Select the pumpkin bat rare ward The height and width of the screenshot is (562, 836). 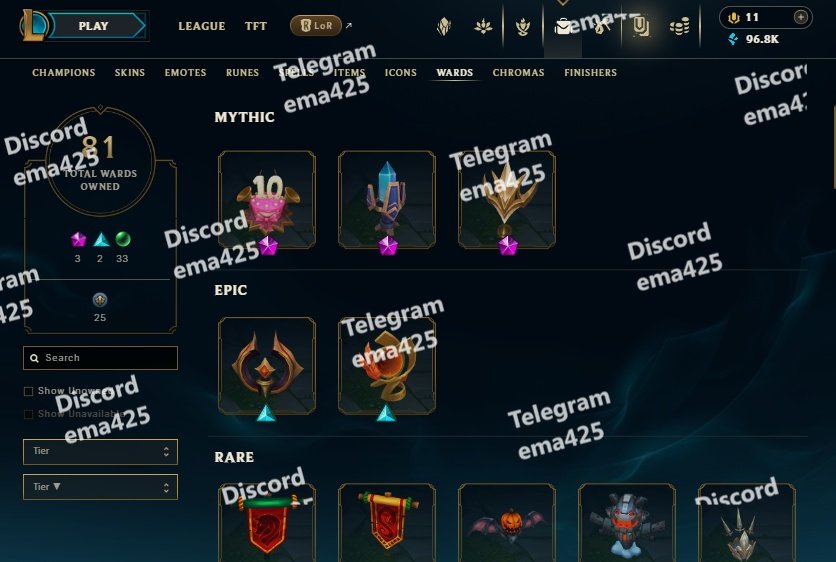507,522
